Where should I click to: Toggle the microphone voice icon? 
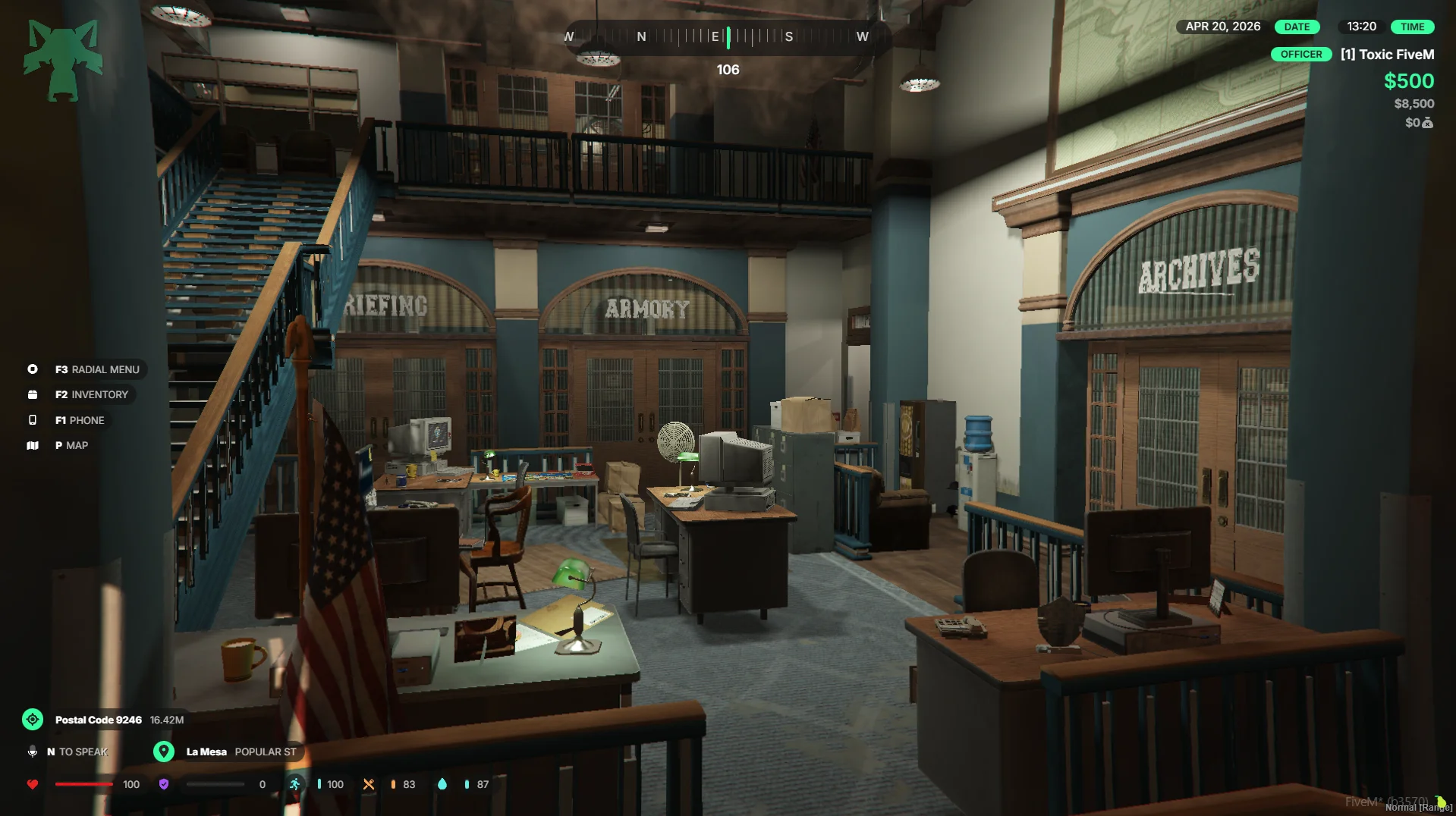33,752
